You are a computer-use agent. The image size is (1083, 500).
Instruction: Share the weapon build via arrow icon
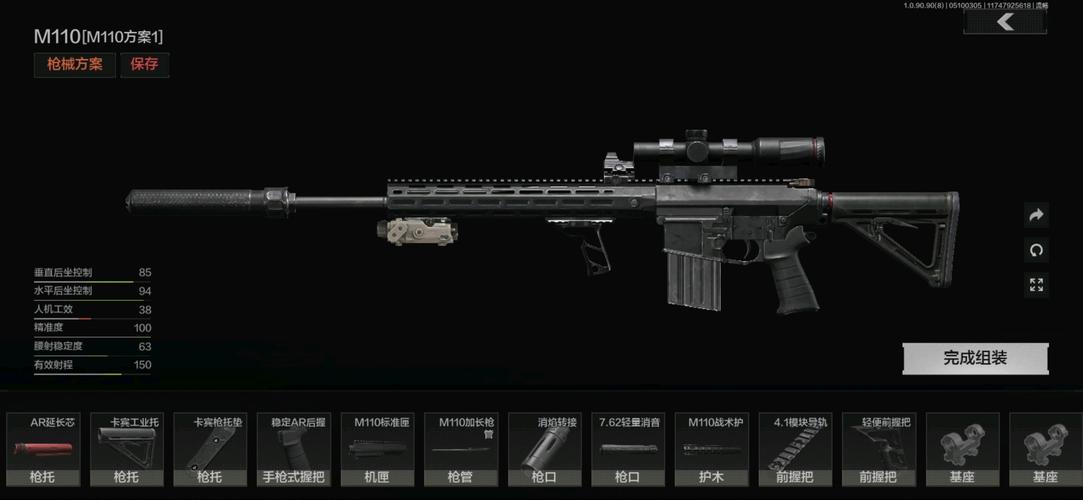coord(1036,215)
